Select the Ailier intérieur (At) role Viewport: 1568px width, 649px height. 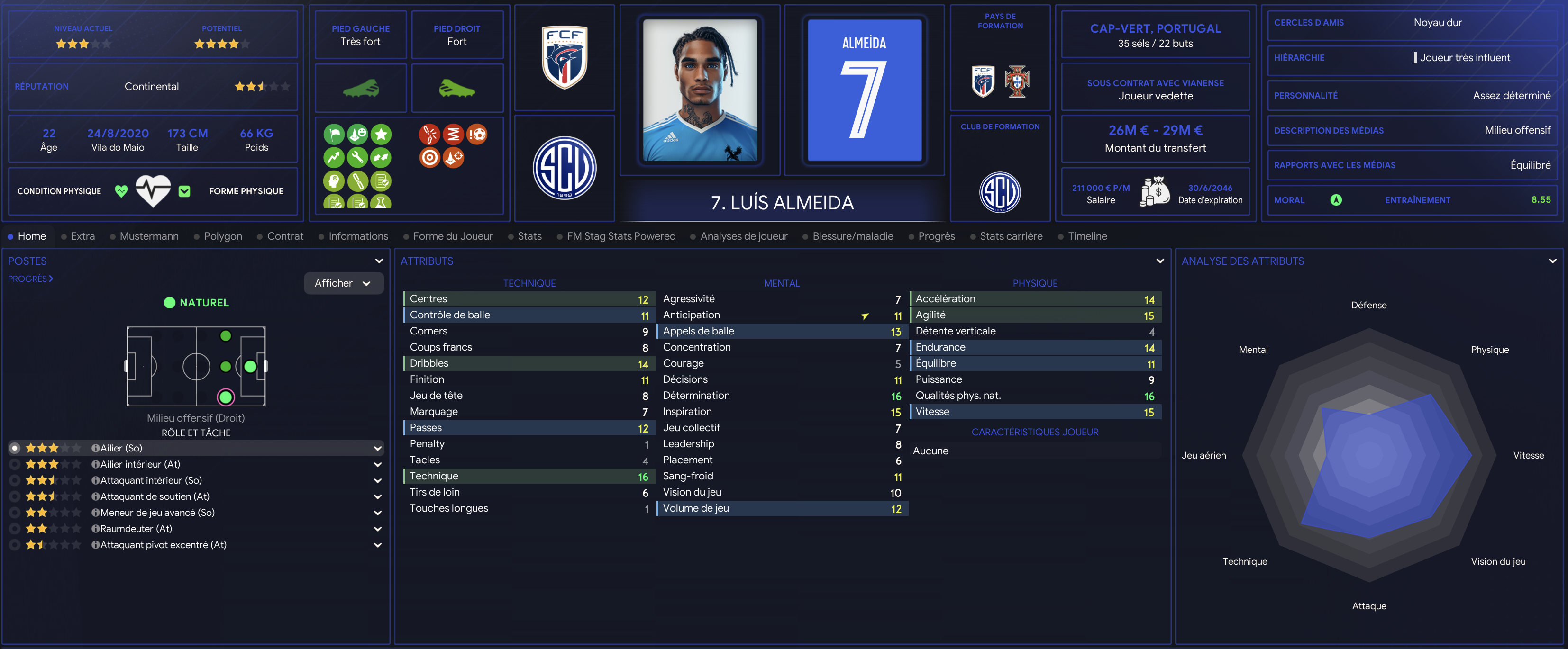point(140,464)
